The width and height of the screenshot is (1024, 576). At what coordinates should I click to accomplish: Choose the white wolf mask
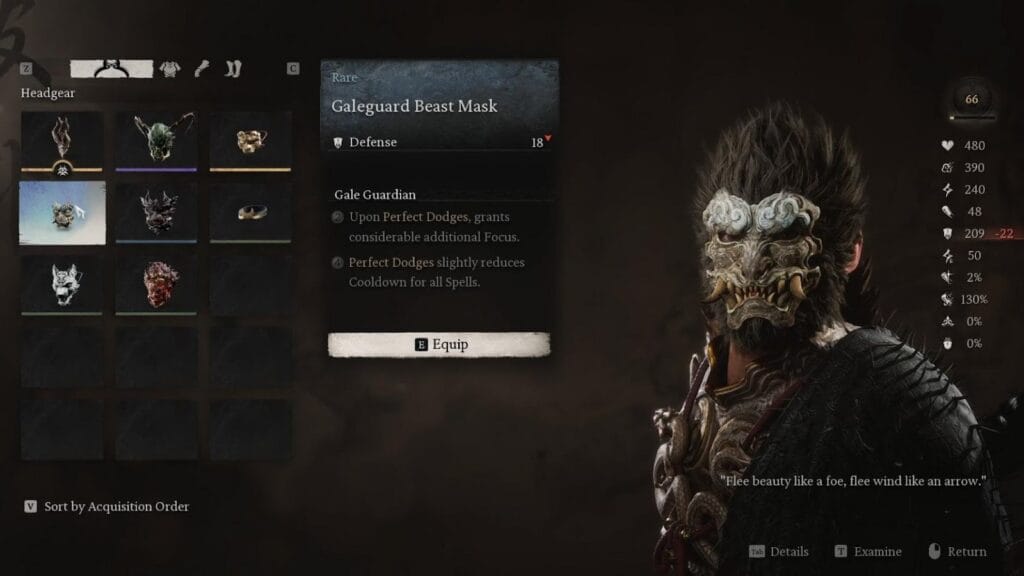tap(62, 284)
